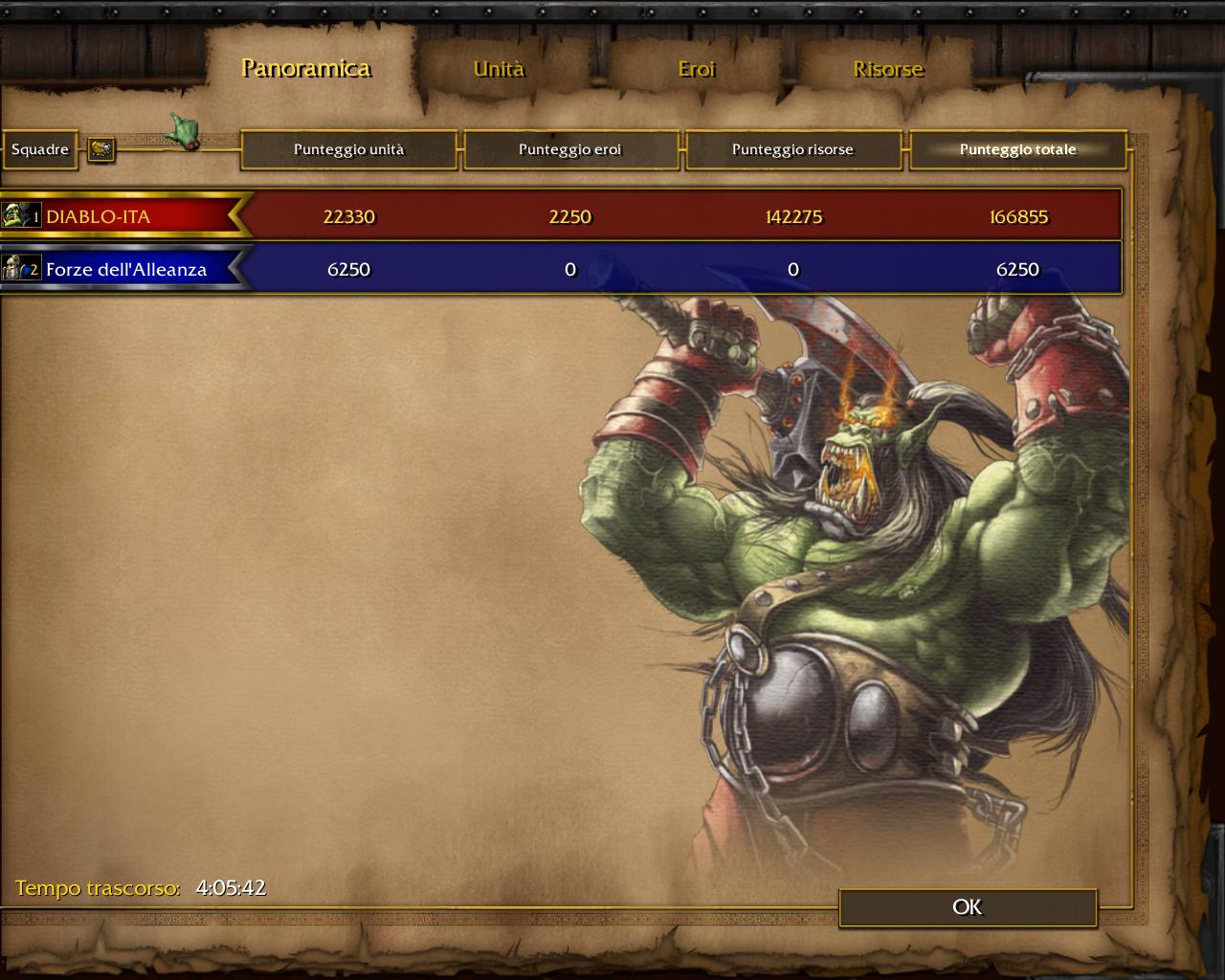
Task: Click the Squadre column header
Action: click(x=40, y=149)
